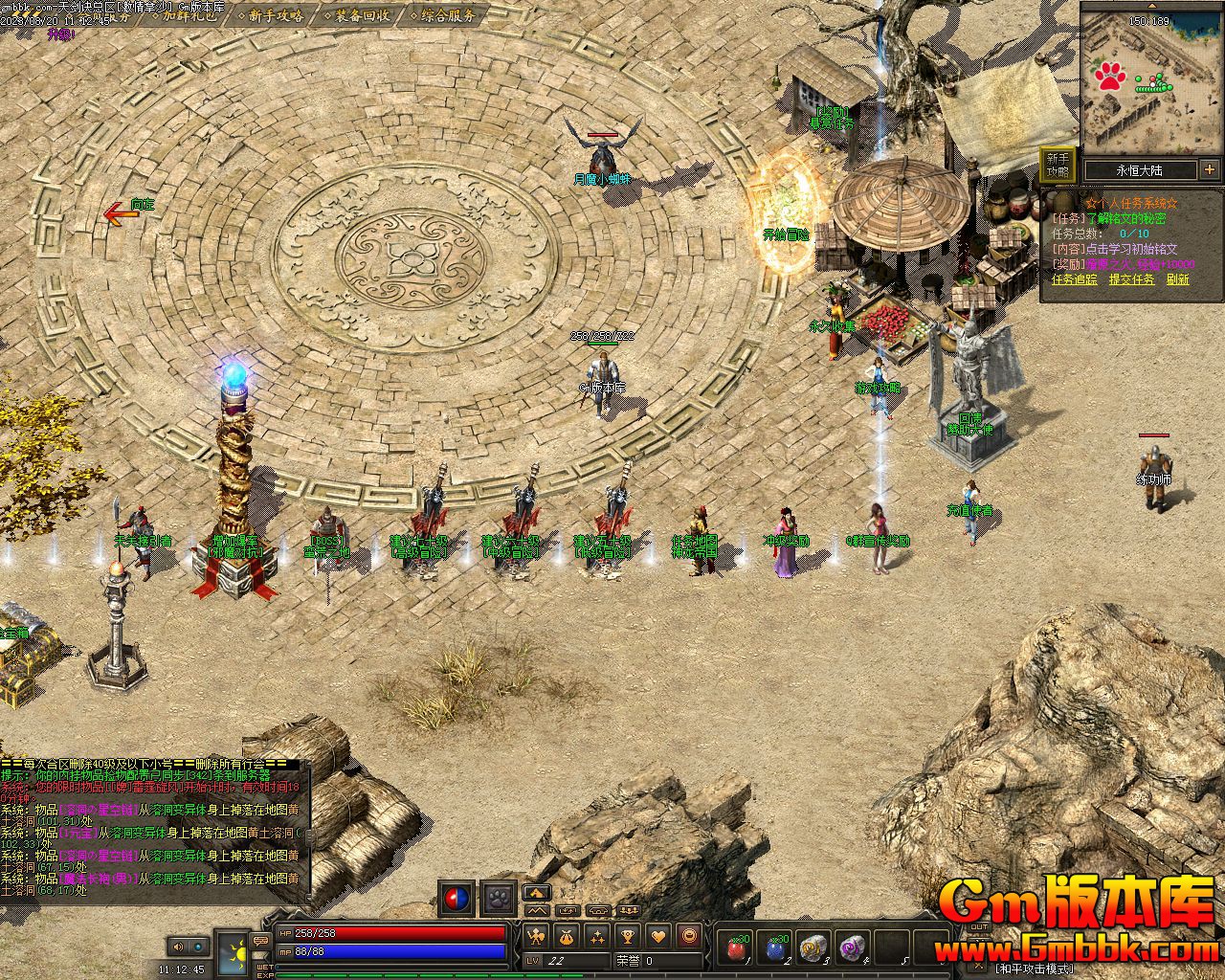Viewport: 1225px width, 980px height.
Task: Click the paw print pet button
Action: 499,899
